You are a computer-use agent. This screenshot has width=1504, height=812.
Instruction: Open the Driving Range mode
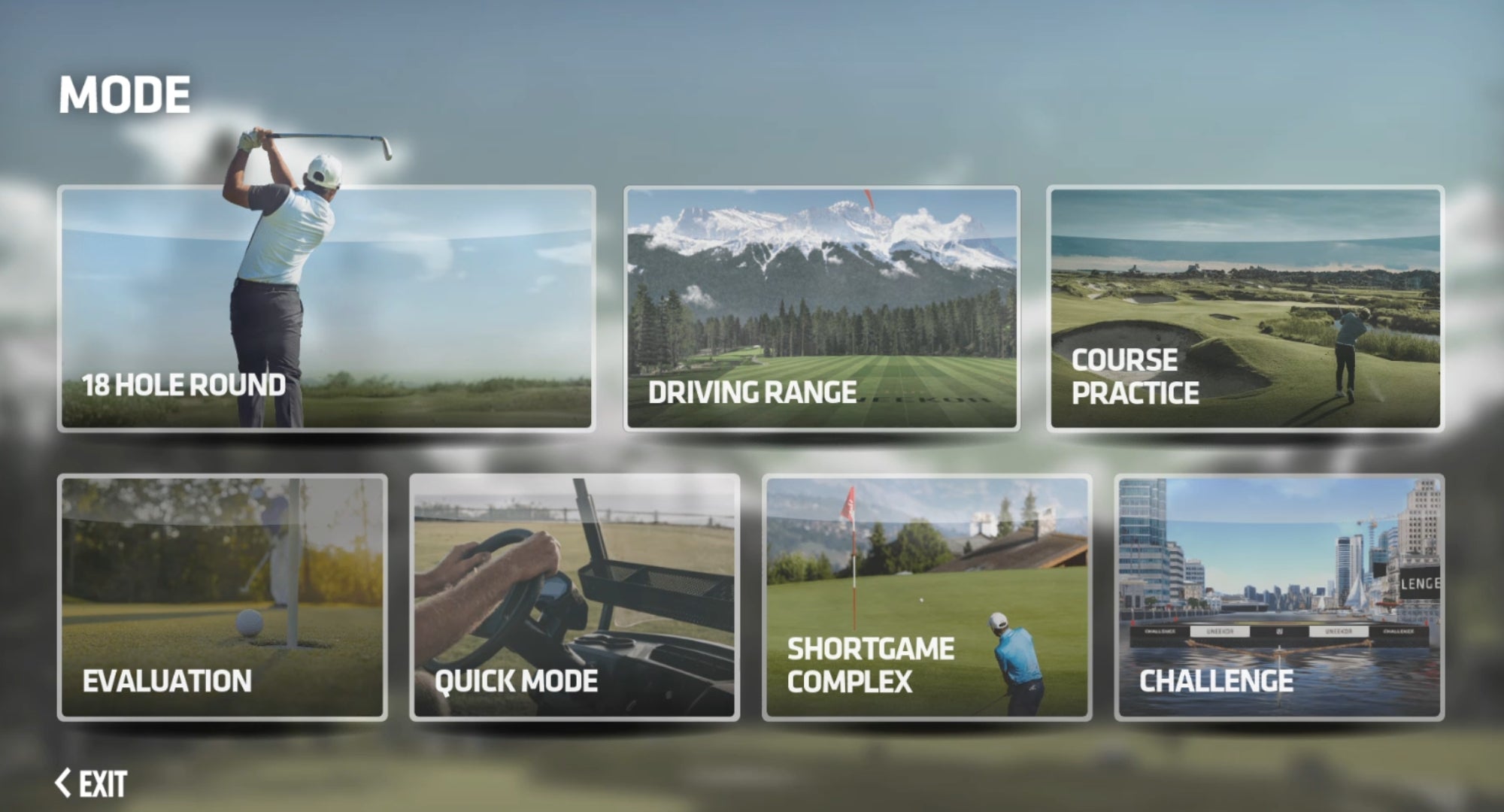pos(822,308)
